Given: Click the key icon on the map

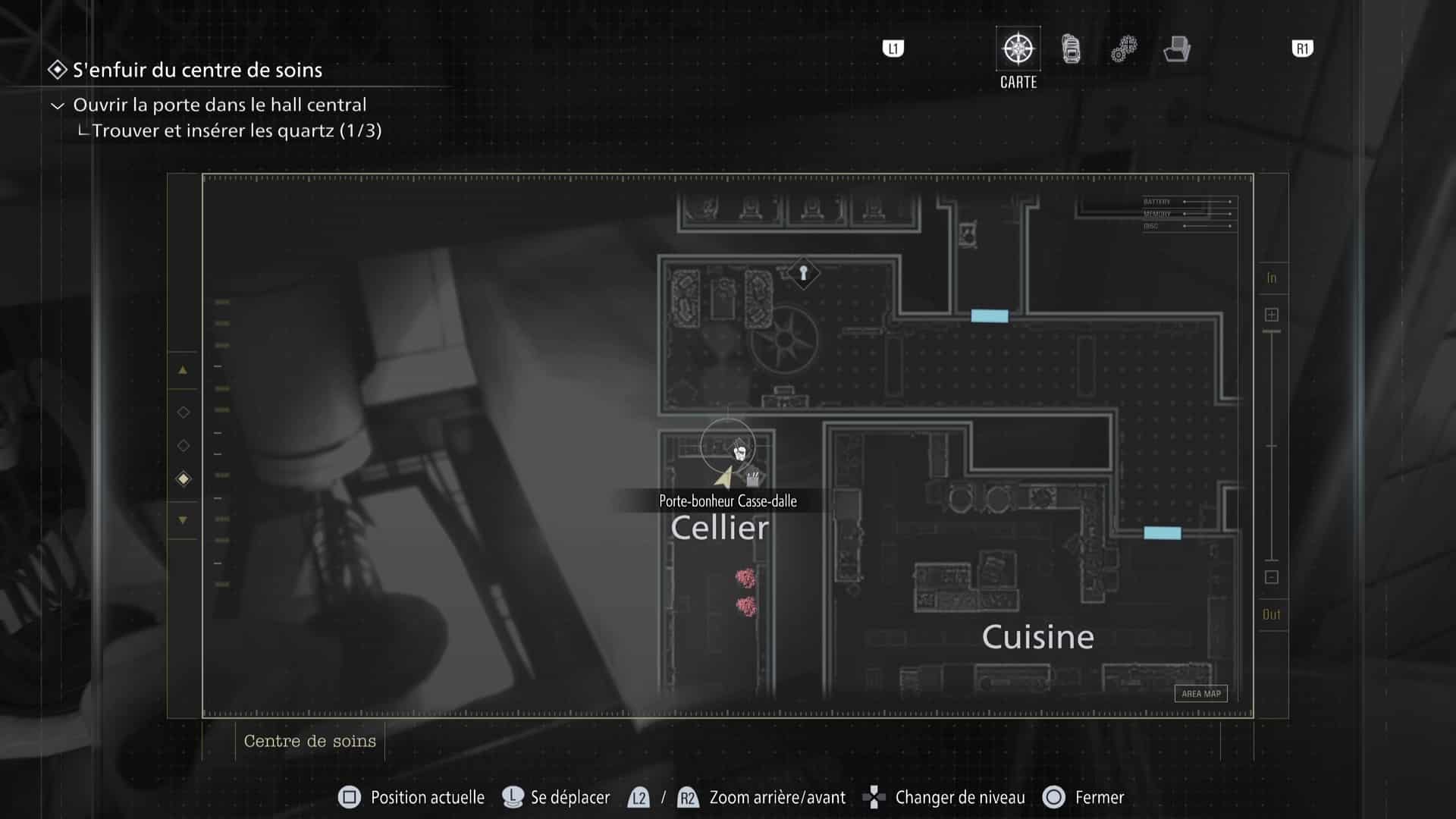Looking at the screenshot, I should coord(802,273).
